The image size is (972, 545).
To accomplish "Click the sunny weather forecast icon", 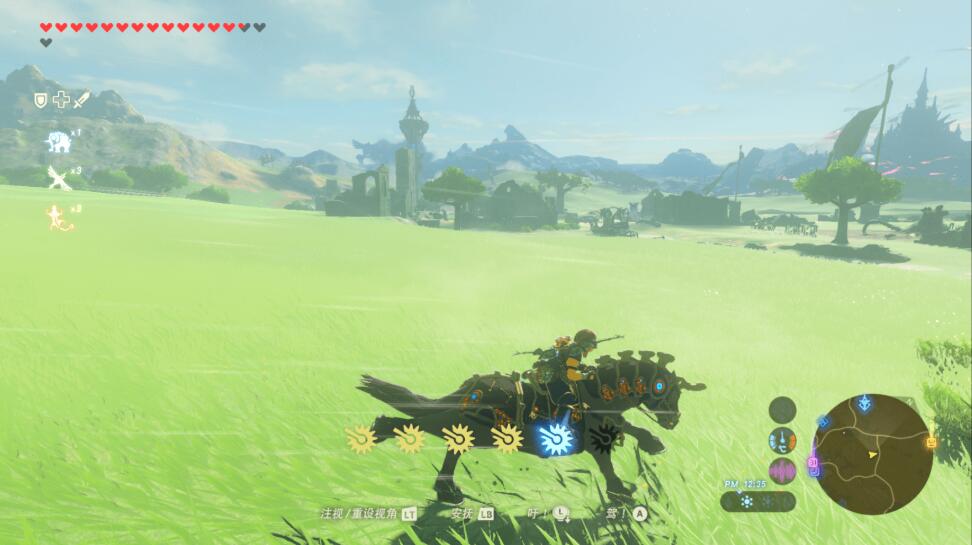I will [x=747, y=501].
